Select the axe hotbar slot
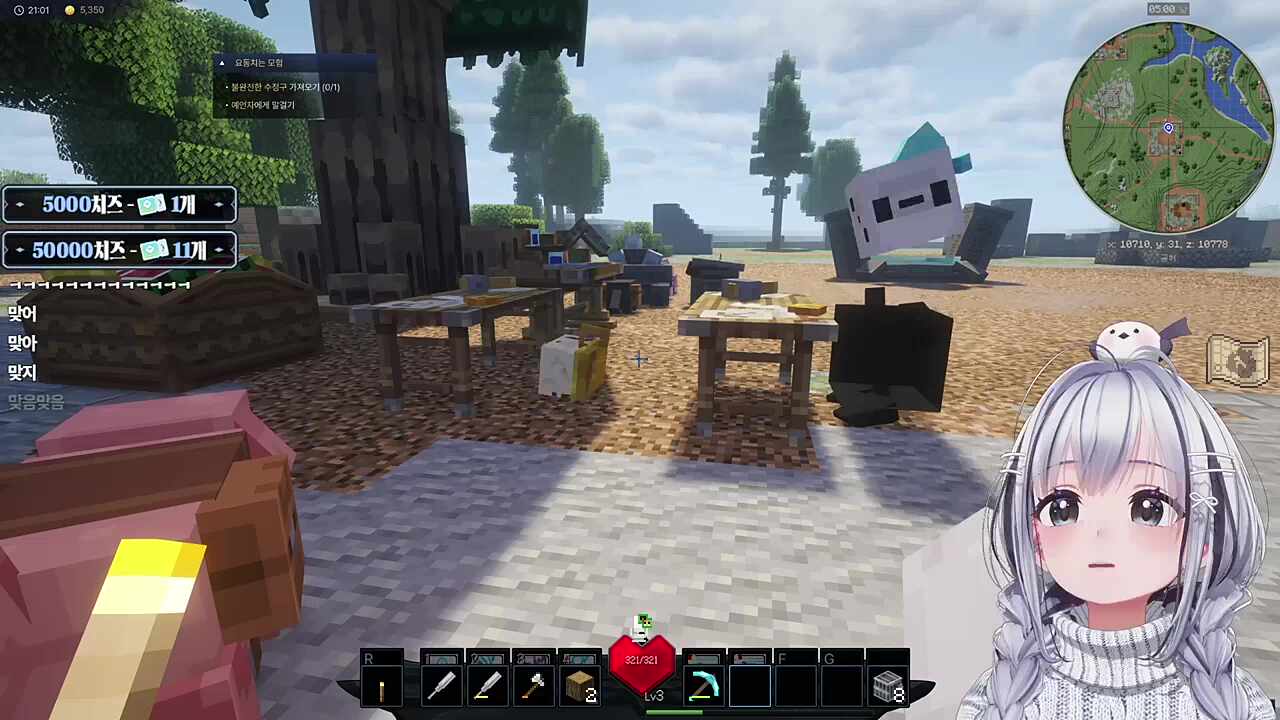1280x720 pixels. 533,686
